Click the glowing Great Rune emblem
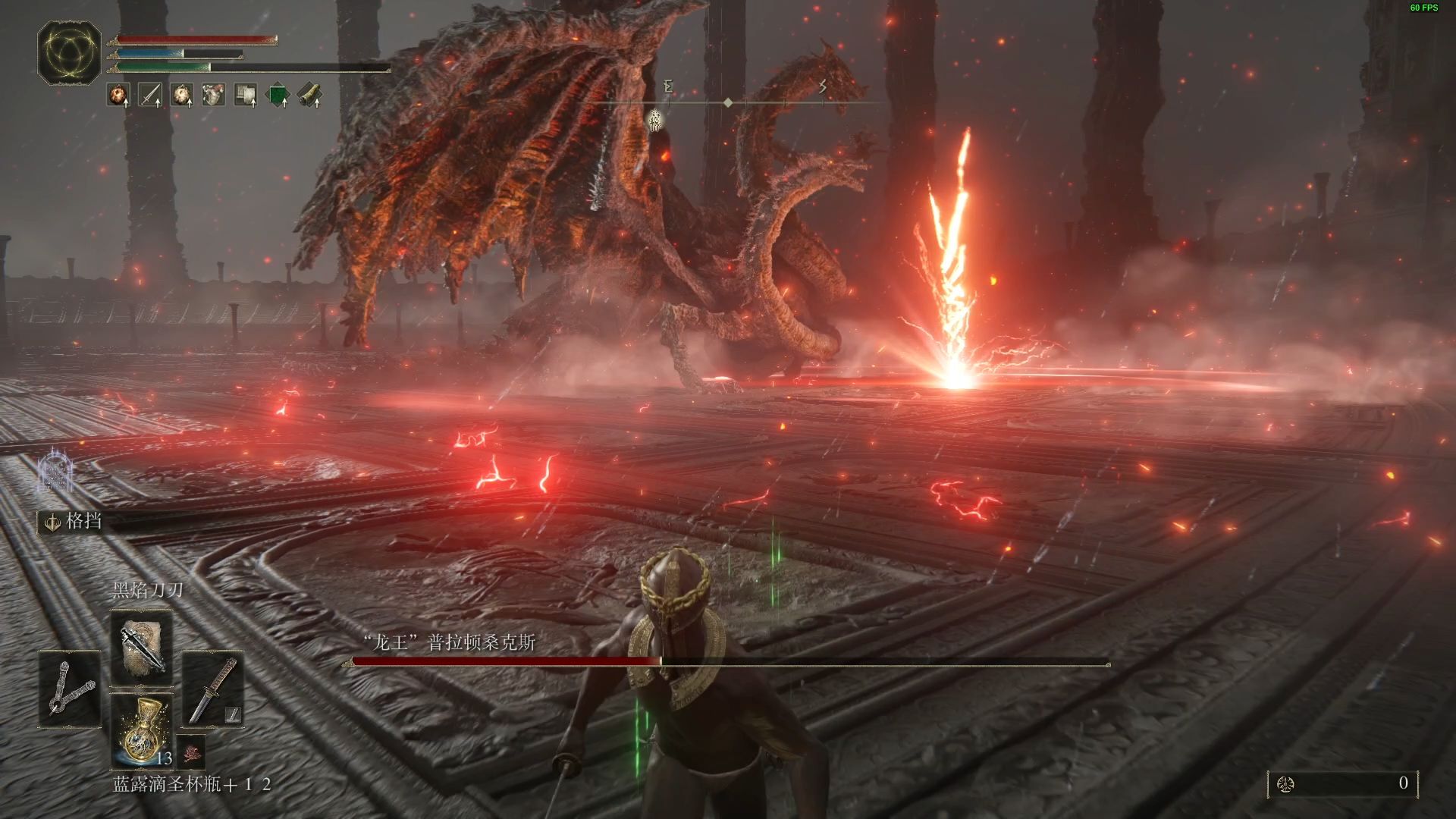 point(69,53)
